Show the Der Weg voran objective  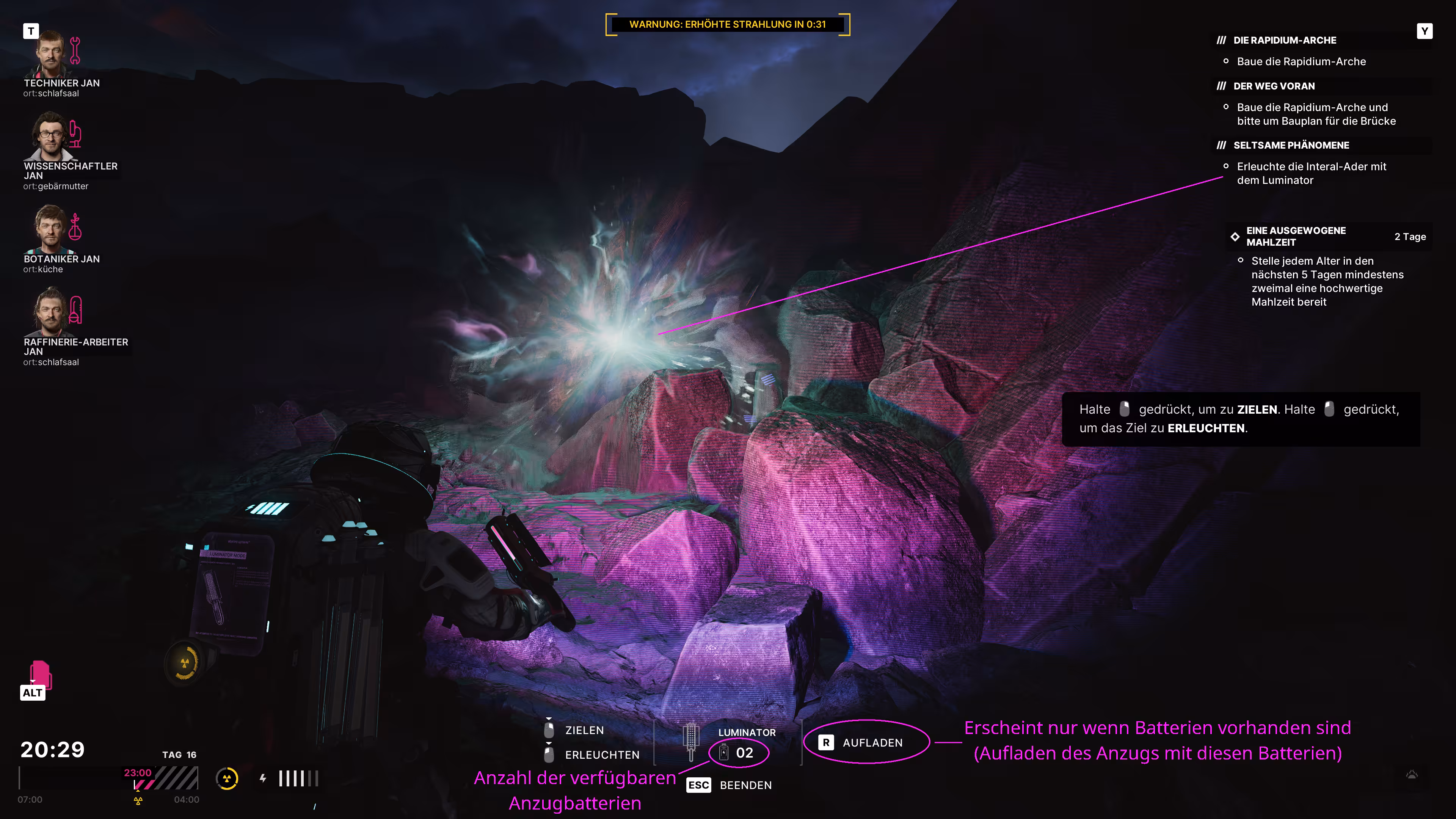pos(1274,86)
